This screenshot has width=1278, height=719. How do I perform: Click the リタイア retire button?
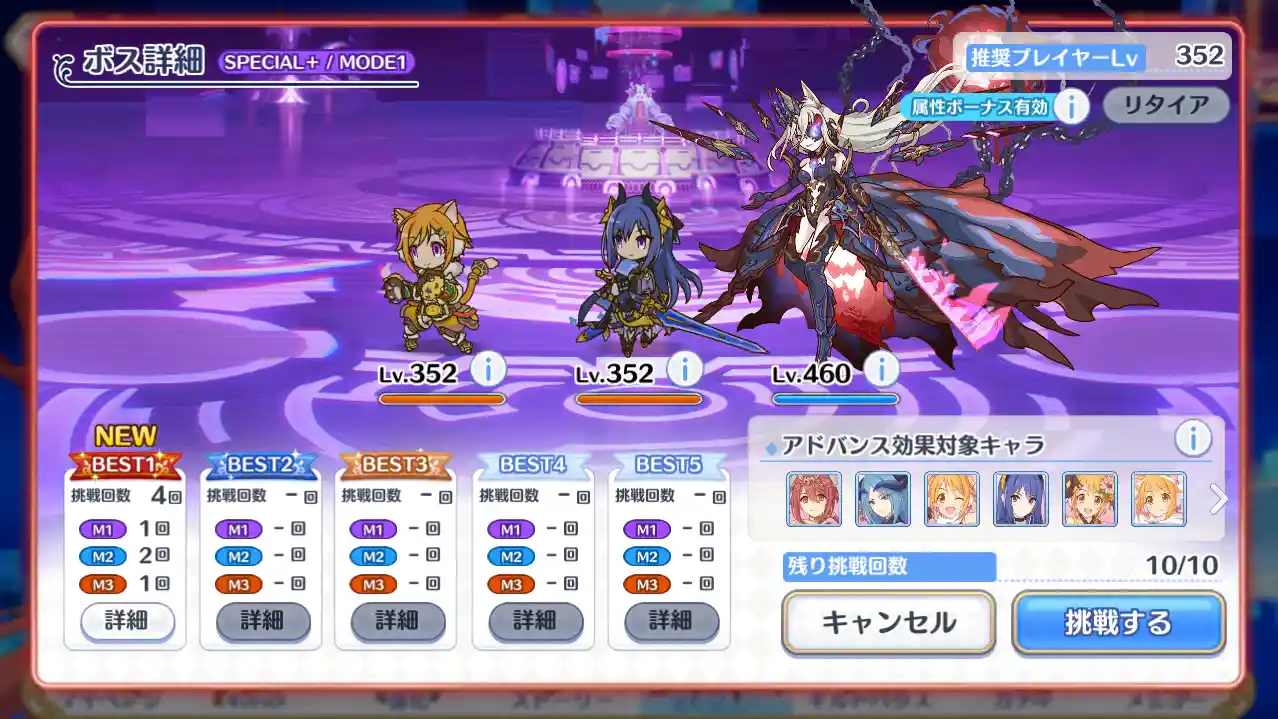click(1165, 104)
